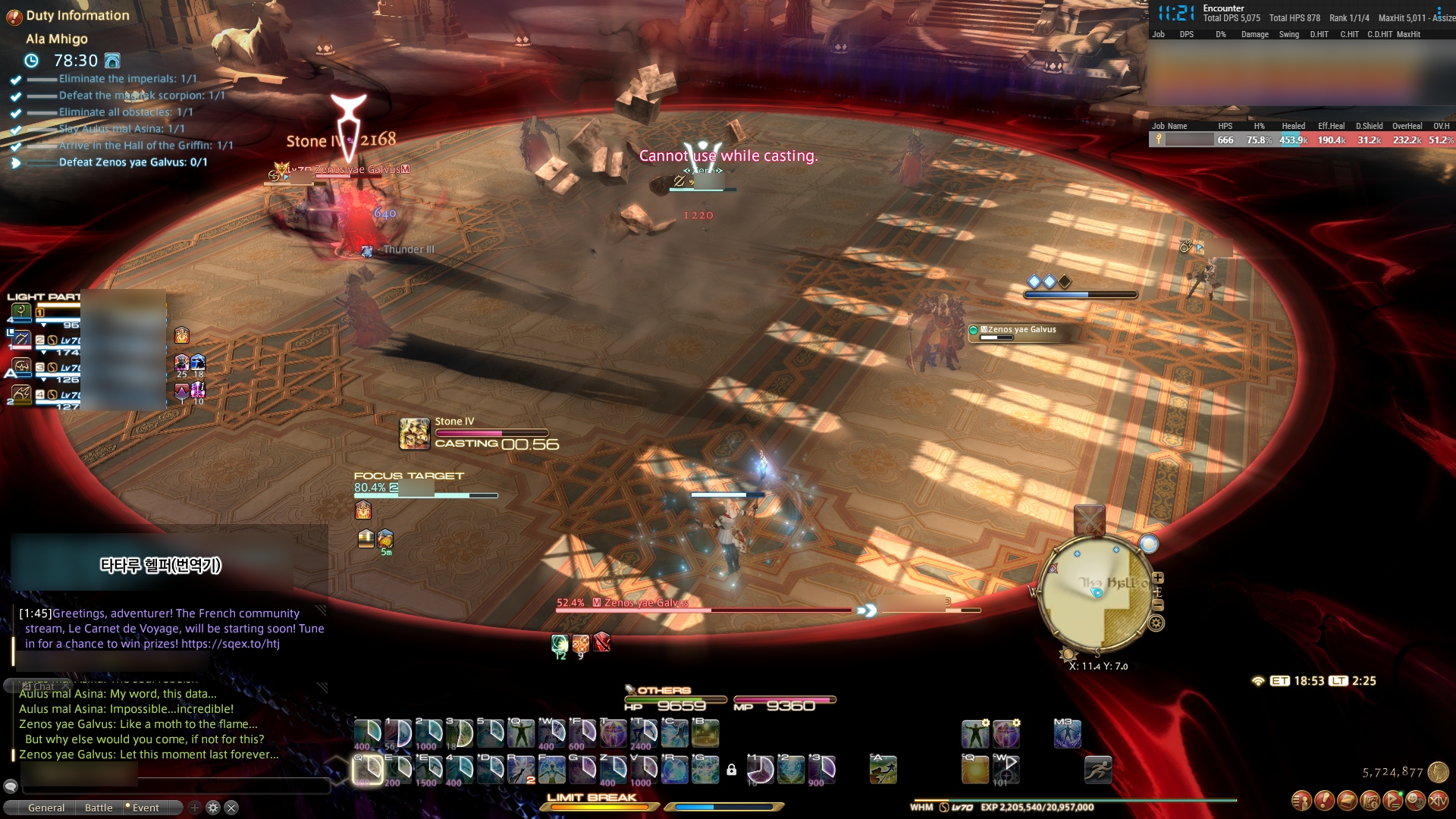Viewport: 1456px width, 819px height.
Task: Click the chat text input field
Action: [174, 786]
